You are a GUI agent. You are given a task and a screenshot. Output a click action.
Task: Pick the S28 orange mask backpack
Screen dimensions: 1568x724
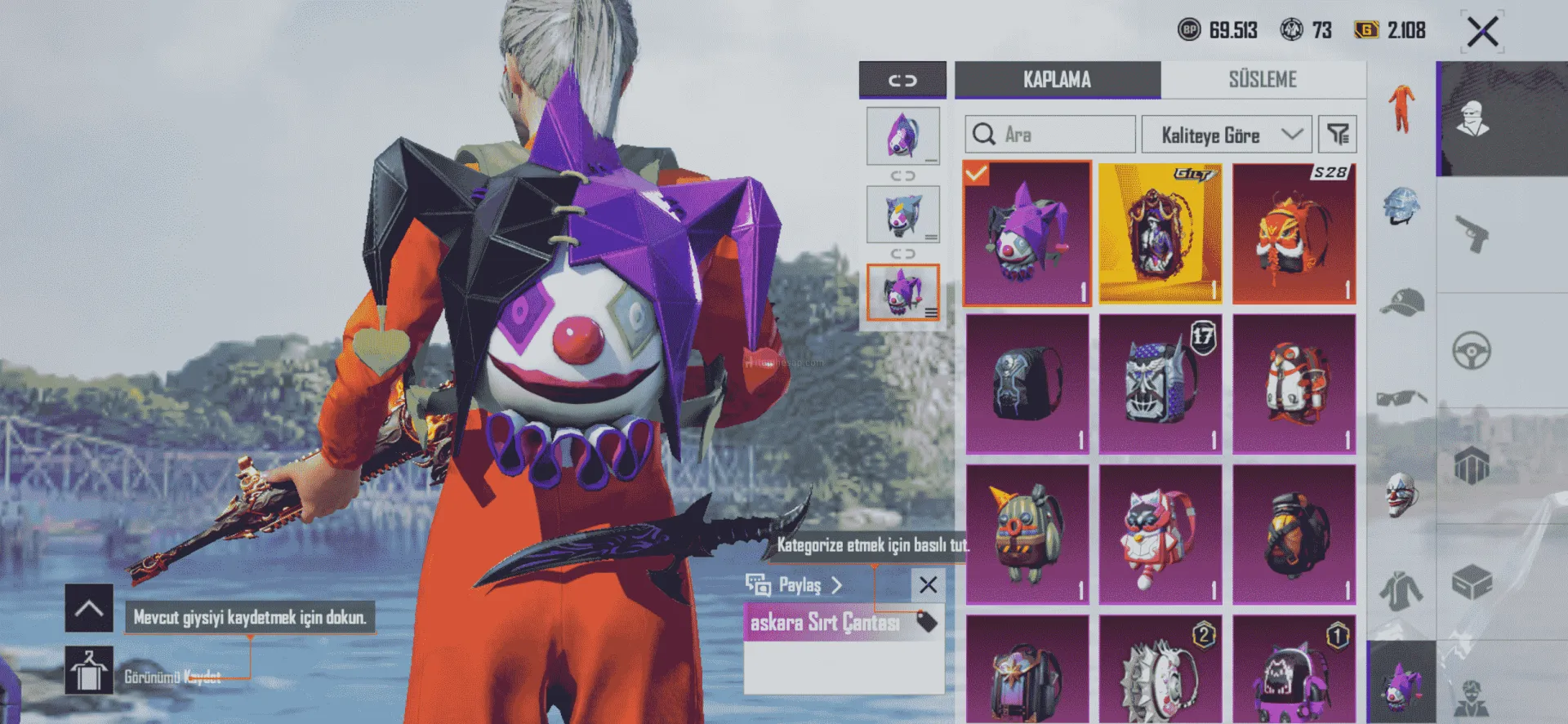1294,233
